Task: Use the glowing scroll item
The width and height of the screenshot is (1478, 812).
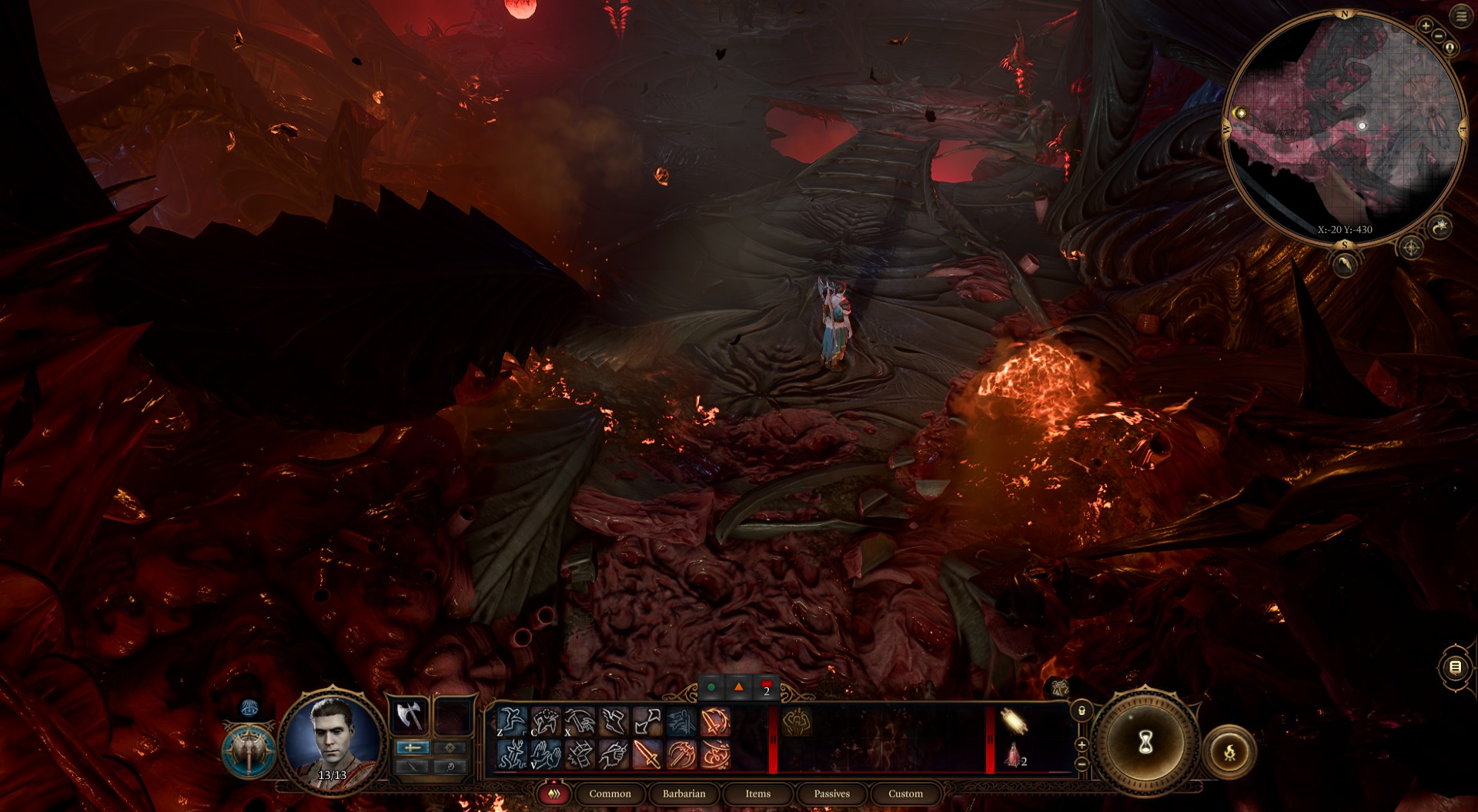Action: [1014, 722]
